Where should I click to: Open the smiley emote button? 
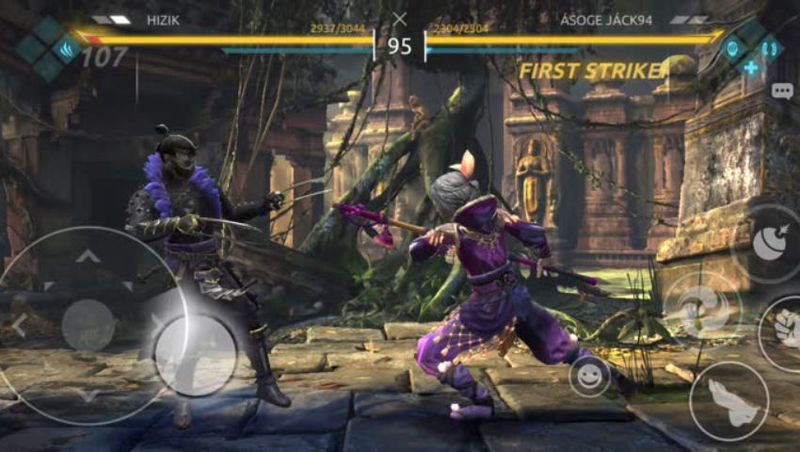coord(590,376)
